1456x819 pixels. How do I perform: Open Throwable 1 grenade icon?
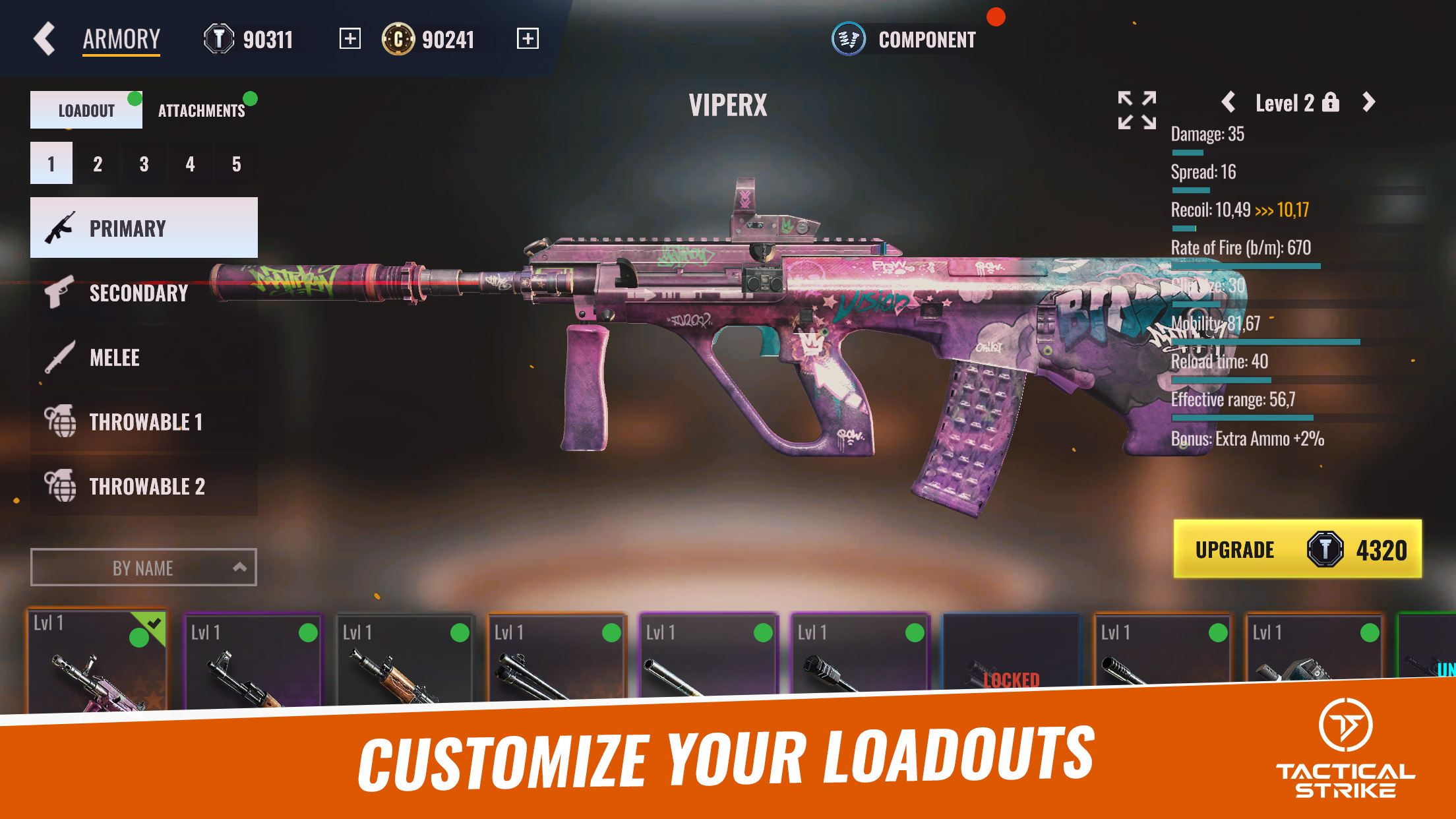coord(61,422)
